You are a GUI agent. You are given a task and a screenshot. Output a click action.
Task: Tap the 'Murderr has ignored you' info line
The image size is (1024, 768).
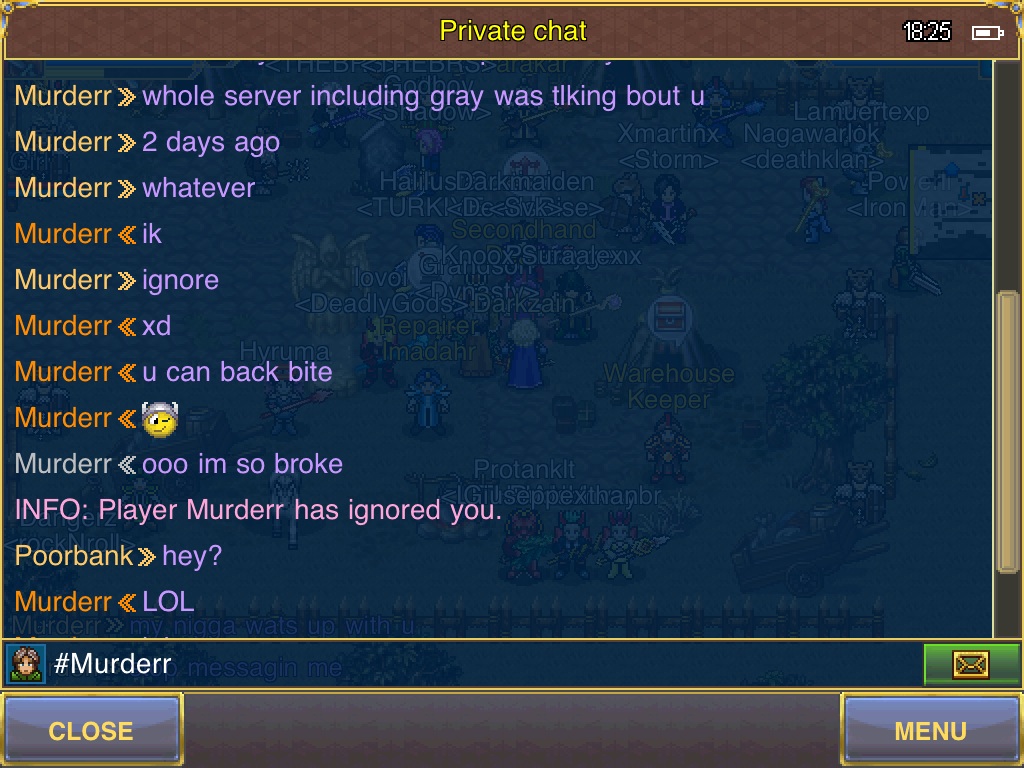pyautogui.click(x=258, y=510)
